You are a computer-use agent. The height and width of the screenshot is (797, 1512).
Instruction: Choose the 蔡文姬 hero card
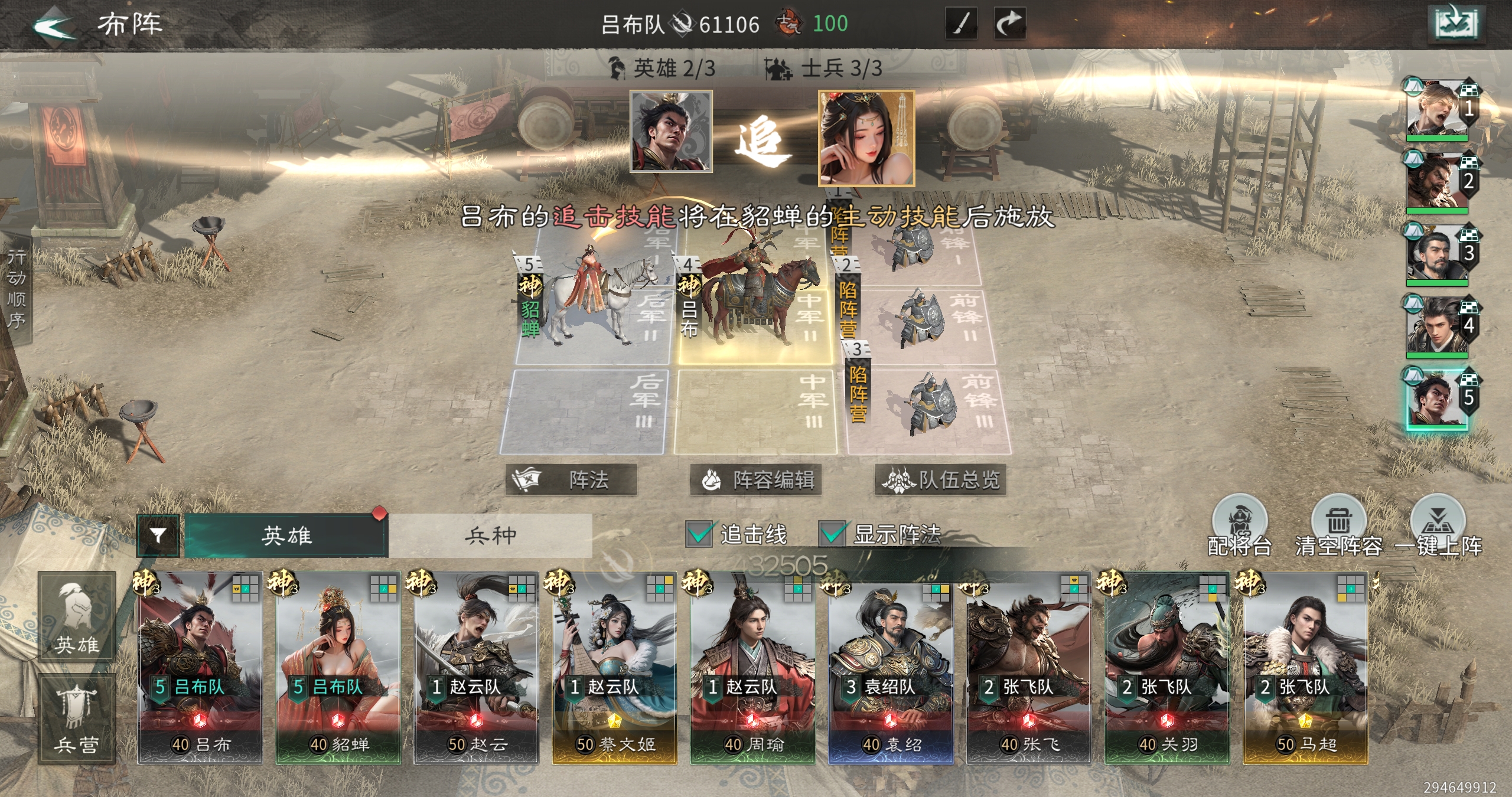(x=614, y=667)
